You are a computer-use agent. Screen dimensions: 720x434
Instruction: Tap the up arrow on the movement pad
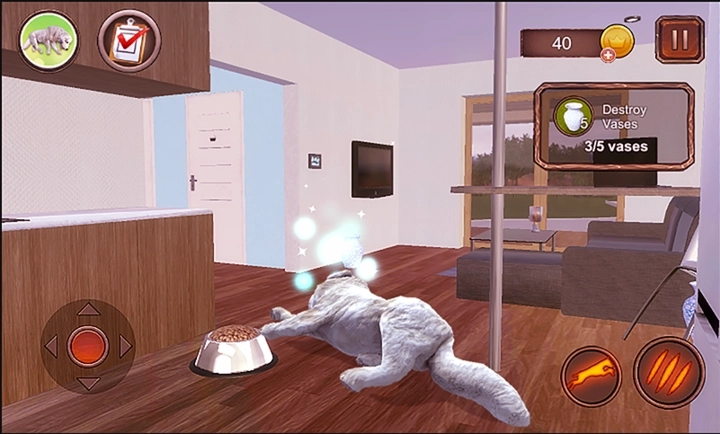pos(88,310)
